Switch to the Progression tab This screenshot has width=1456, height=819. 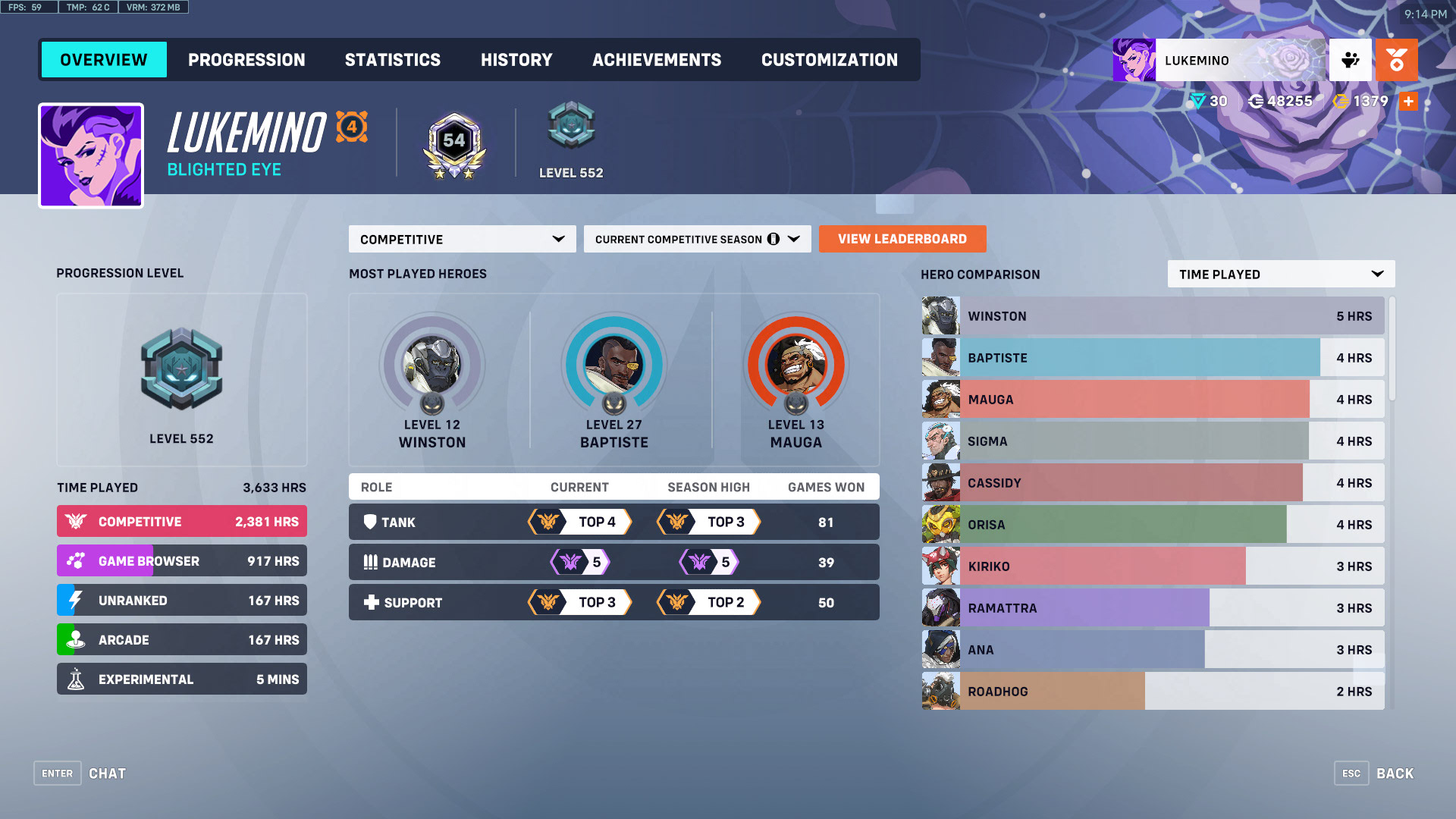tap(246, 60)
